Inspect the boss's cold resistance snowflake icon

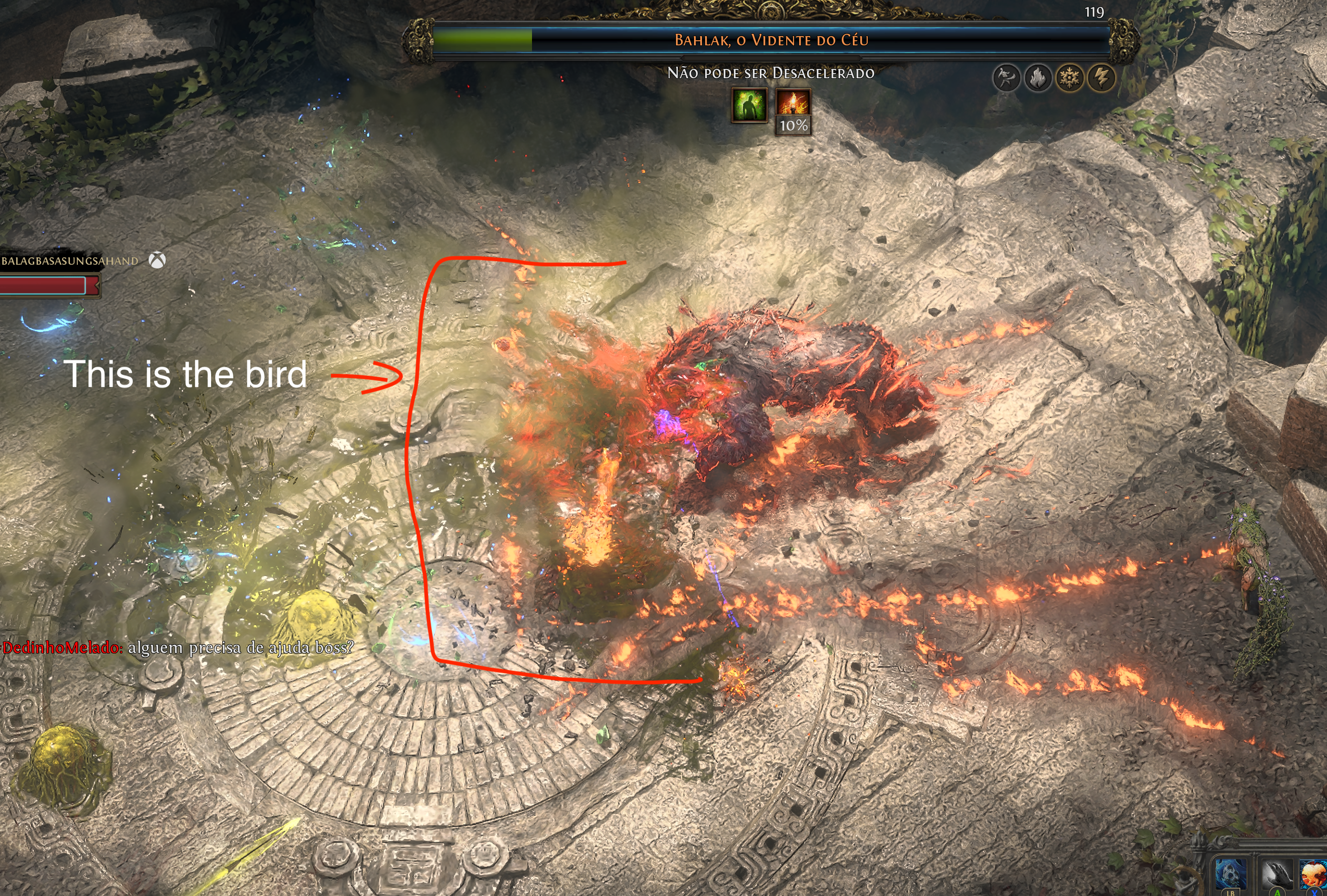[x=1070, y=78]
